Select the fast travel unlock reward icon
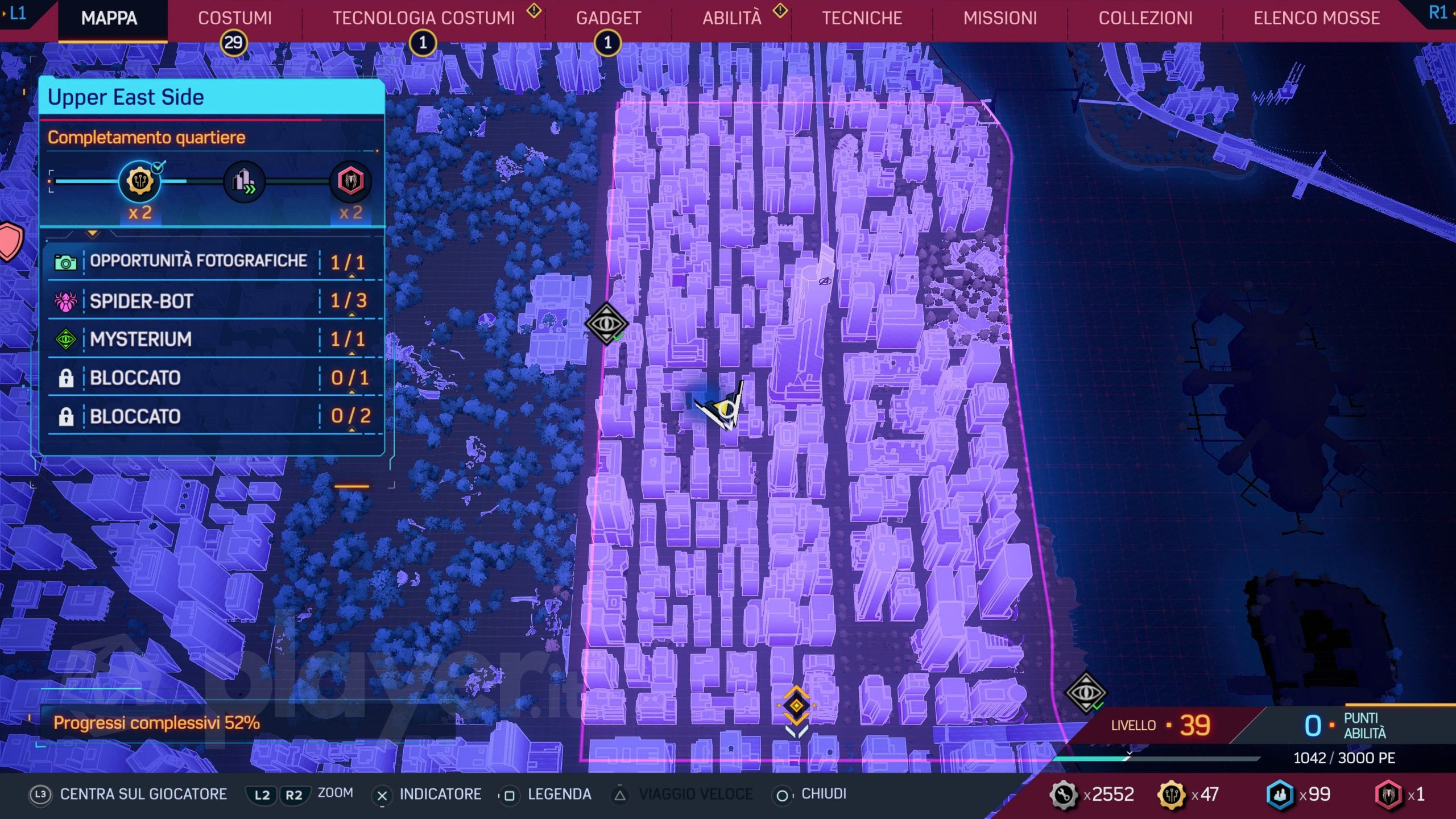The height and width of the screenshot is (819, 1456). [x=244, y=181]
